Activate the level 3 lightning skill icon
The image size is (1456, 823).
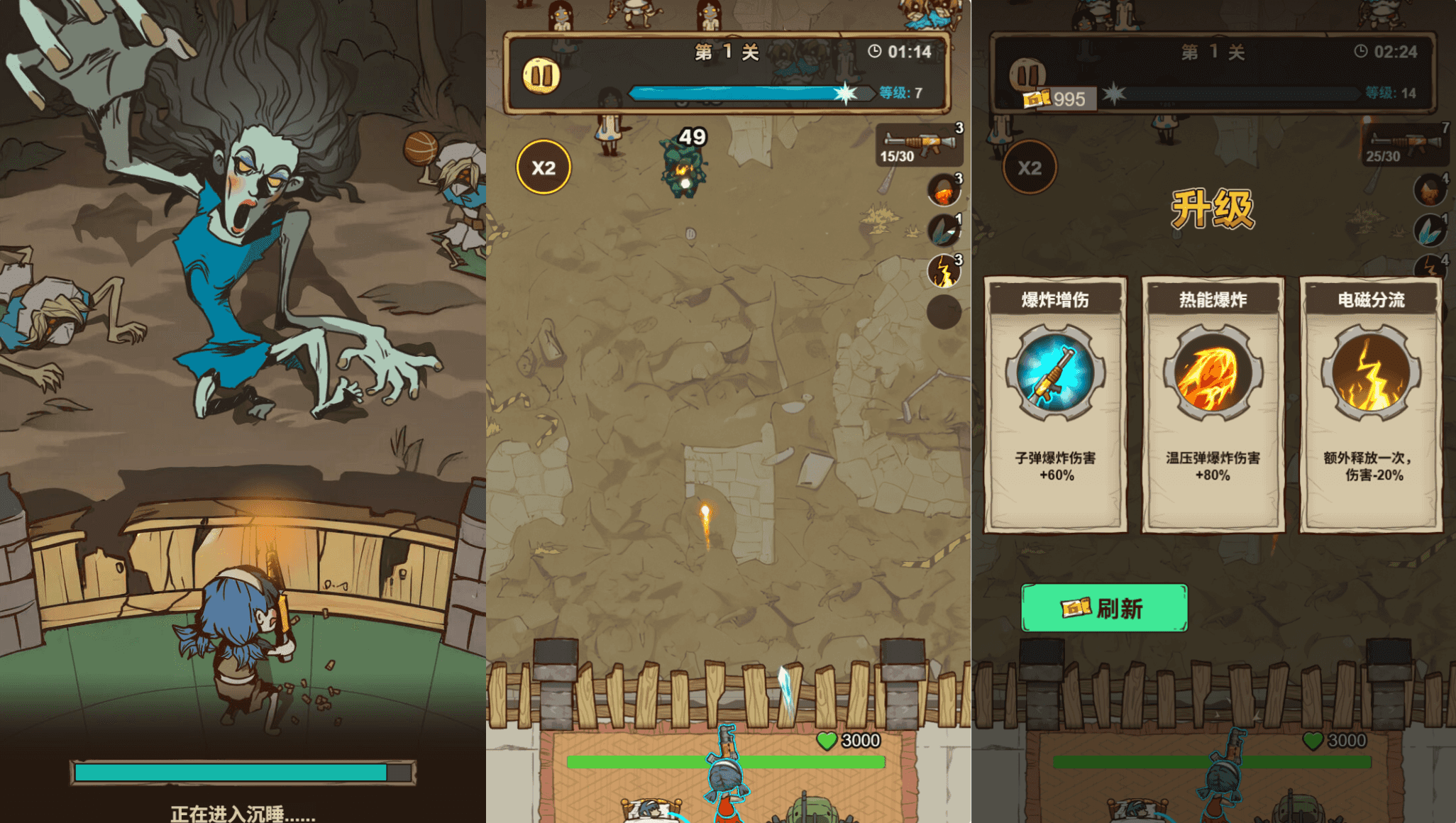point(944,272)
